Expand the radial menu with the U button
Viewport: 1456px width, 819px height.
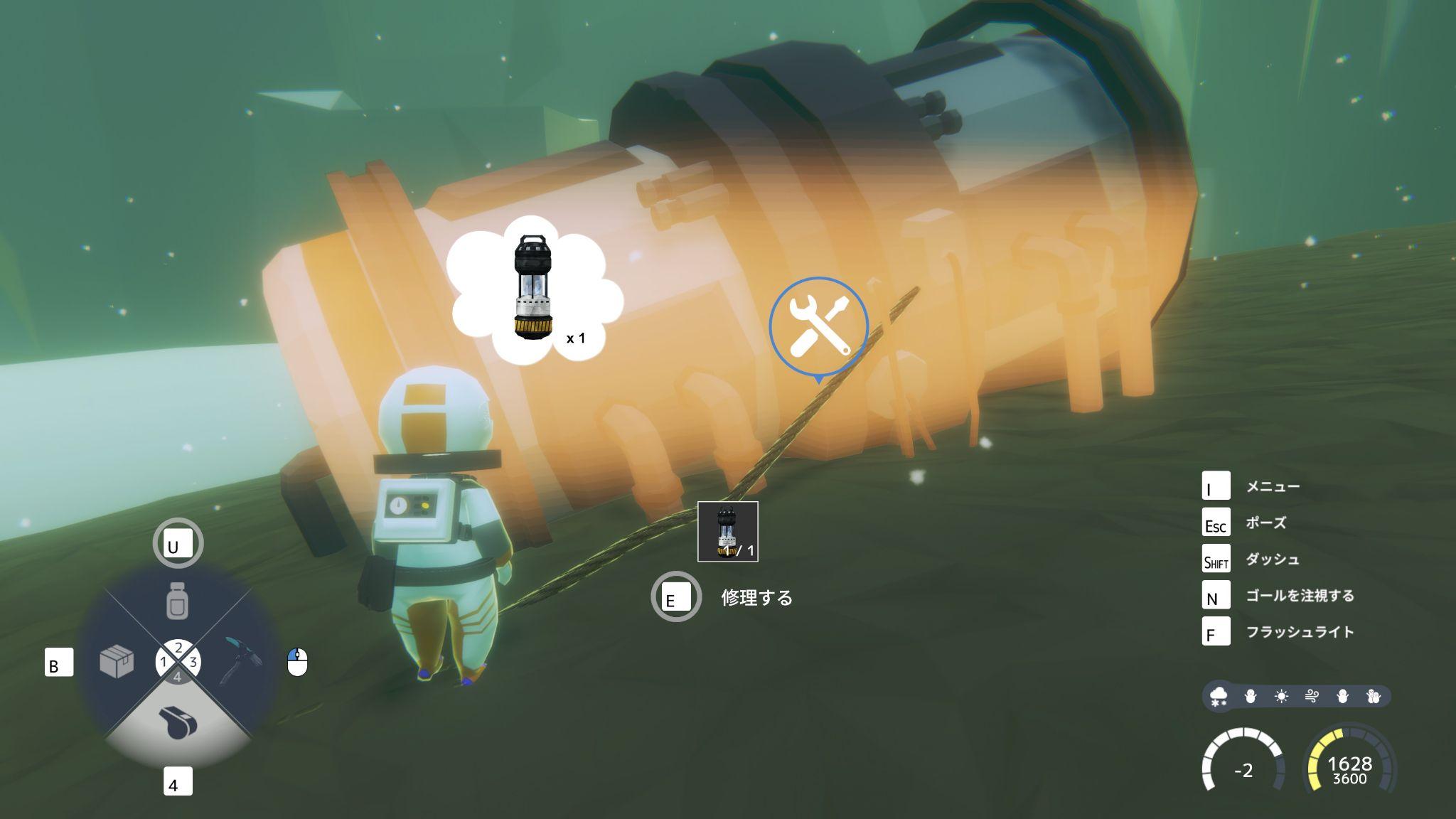178,542
